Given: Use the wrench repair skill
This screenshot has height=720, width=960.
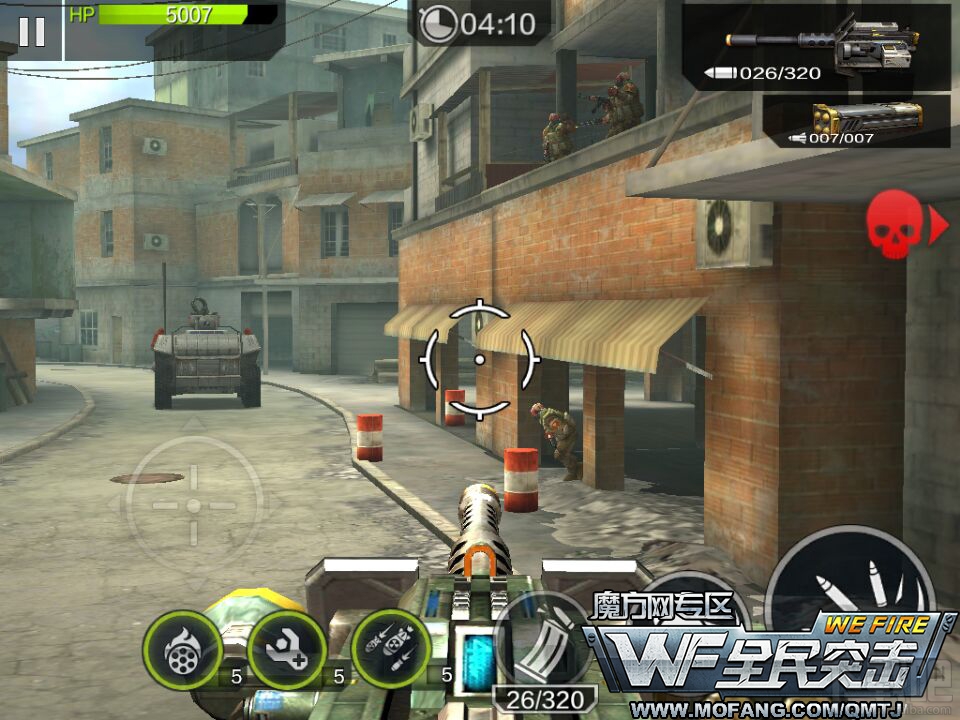Looking at the screenshot, I should click(x=287, y=650).
